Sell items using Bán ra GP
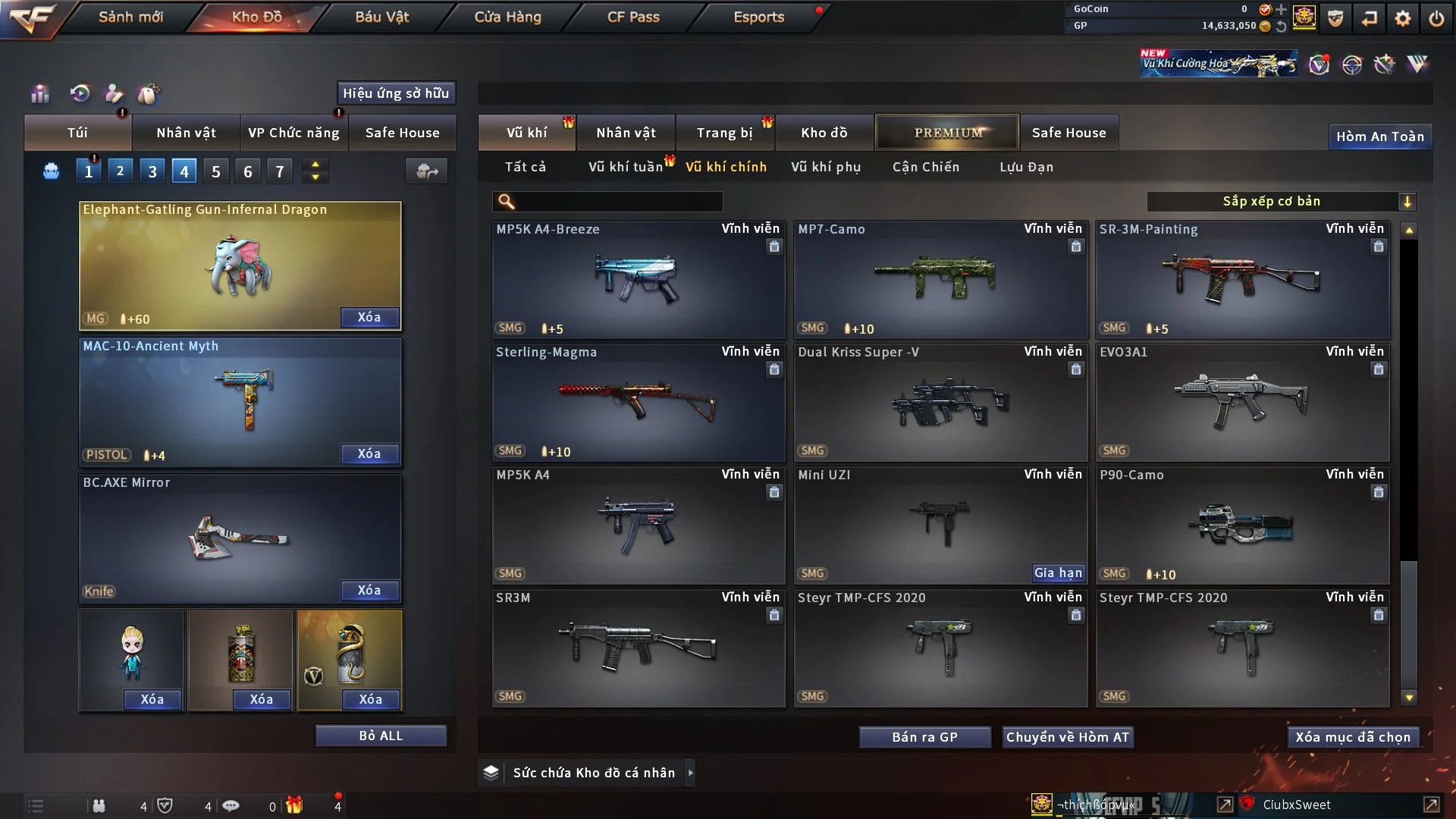1456x819 pixels. 924,737
